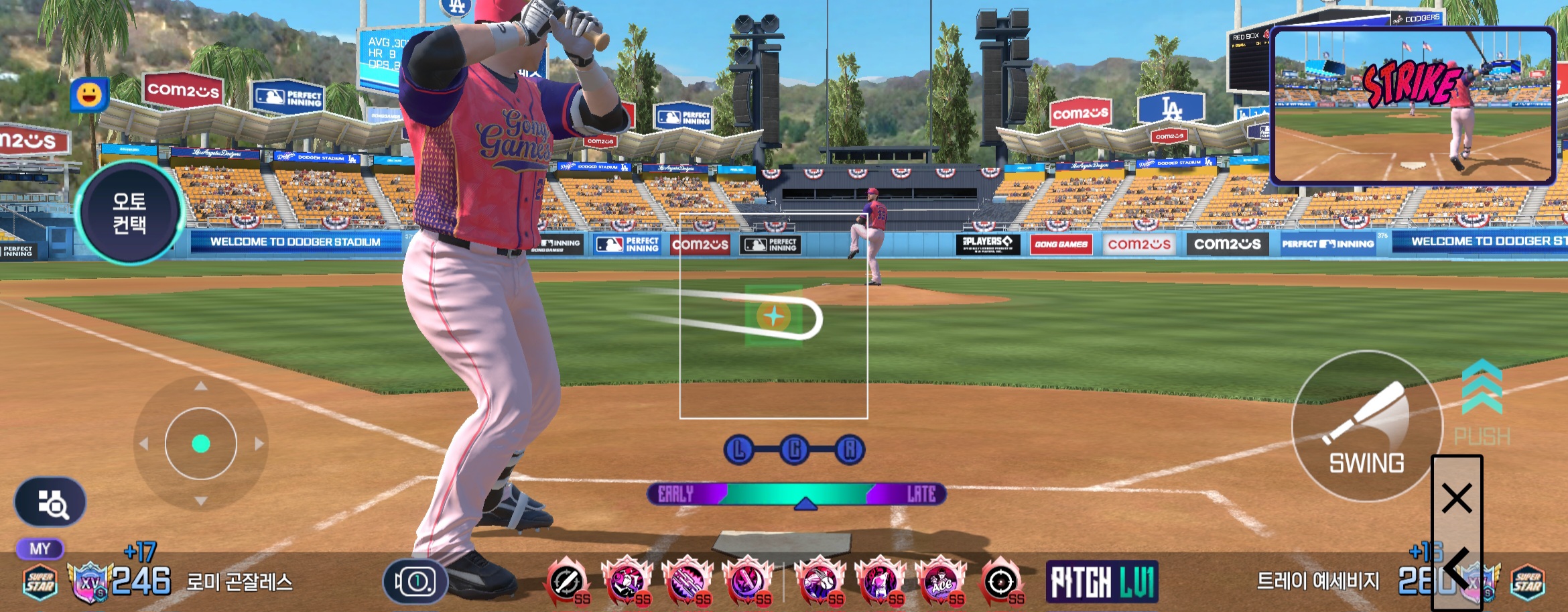Viewport: 1568px width, 612px height.
Task: Select the MY player tag
Action: [40, 549]
